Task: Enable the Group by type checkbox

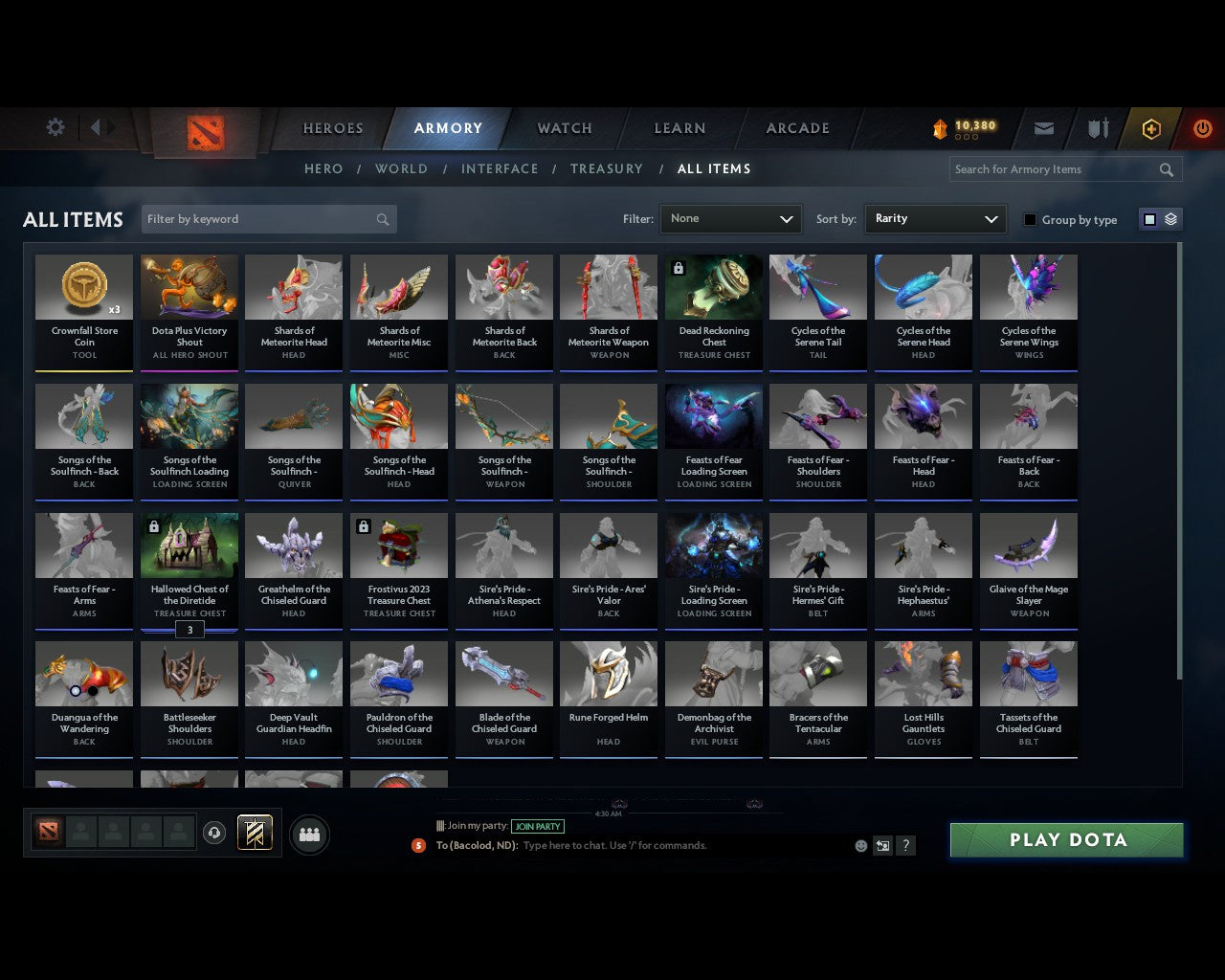Action: pyautogui.click(x=1030, y=219)
